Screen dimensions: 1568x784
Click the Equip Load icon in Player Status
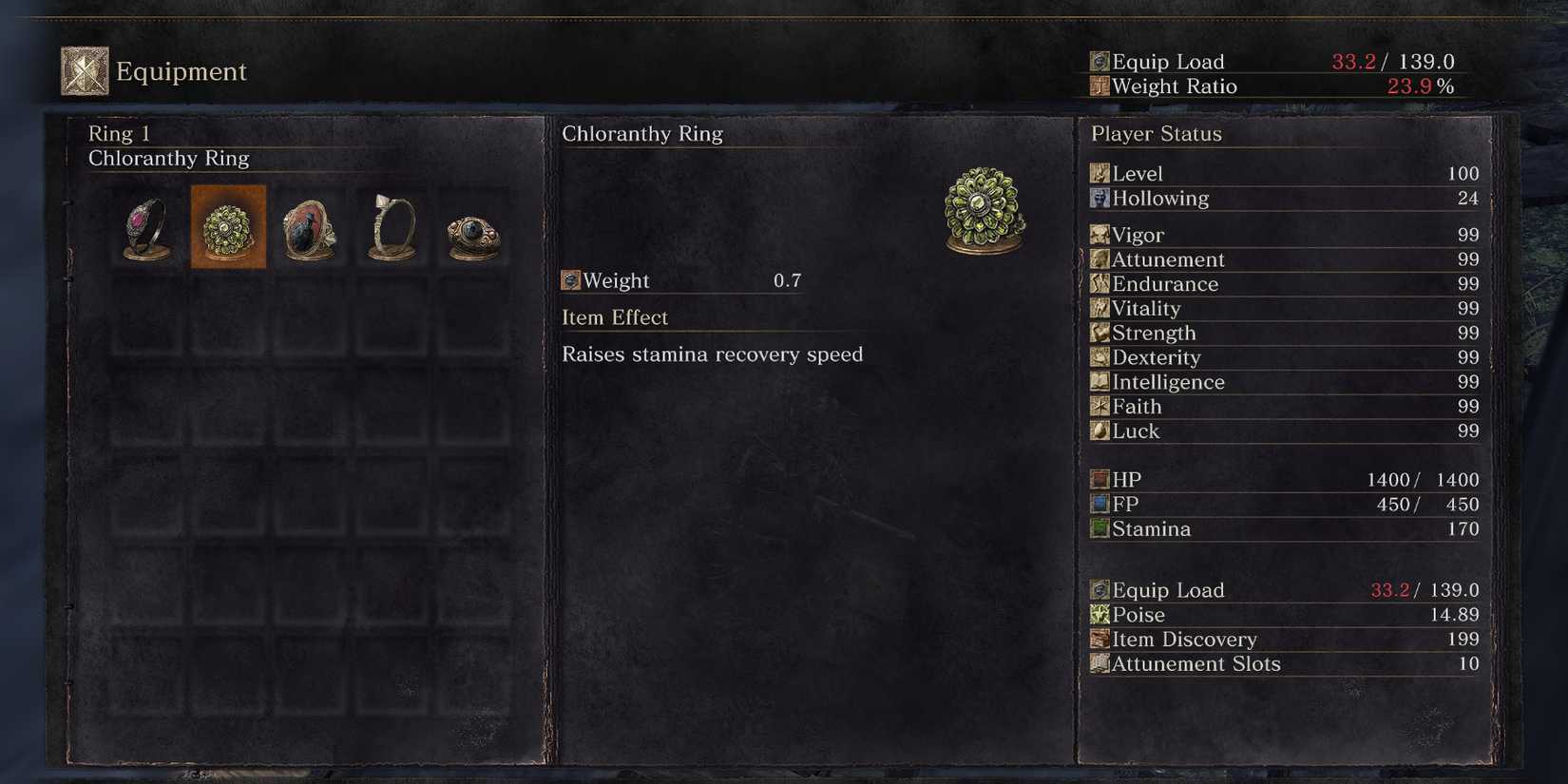click(1100, 589)
